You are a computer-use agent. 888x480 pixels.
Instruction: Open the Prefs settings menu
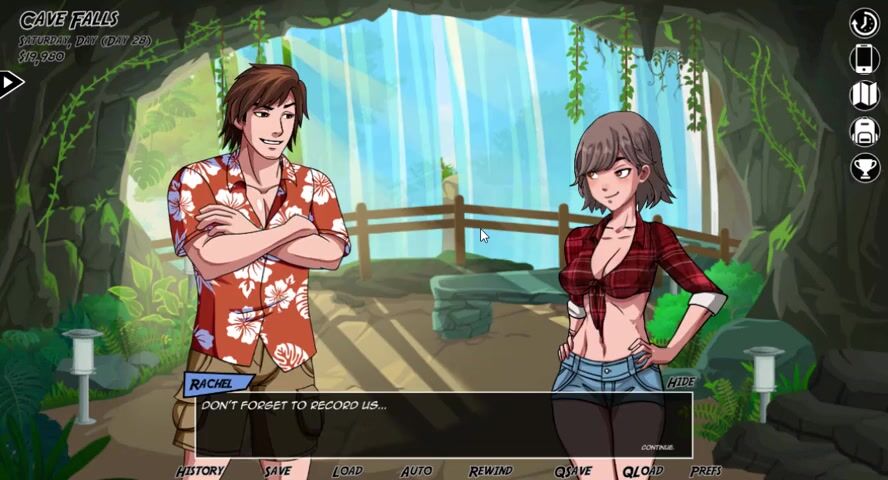tap(705, 471)
